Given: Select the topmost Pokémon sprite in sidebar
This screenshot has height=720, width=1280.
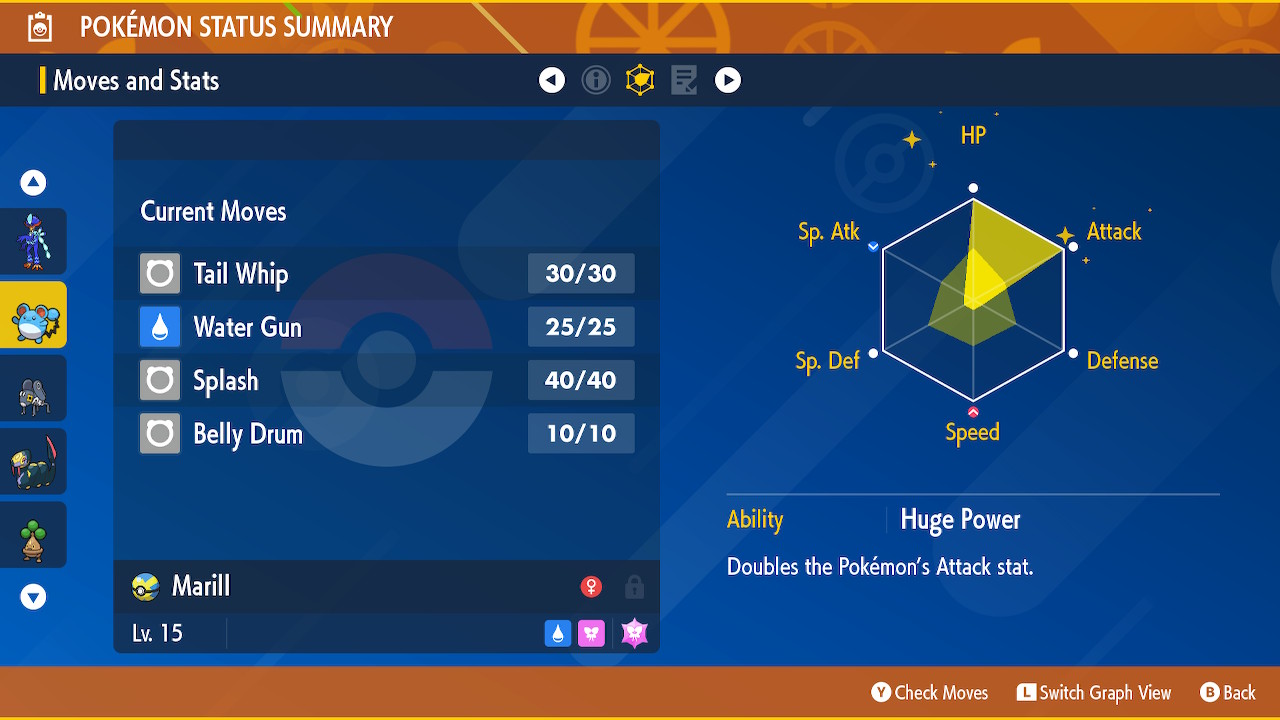Looking at the screenshot, I should coord(33,241).
